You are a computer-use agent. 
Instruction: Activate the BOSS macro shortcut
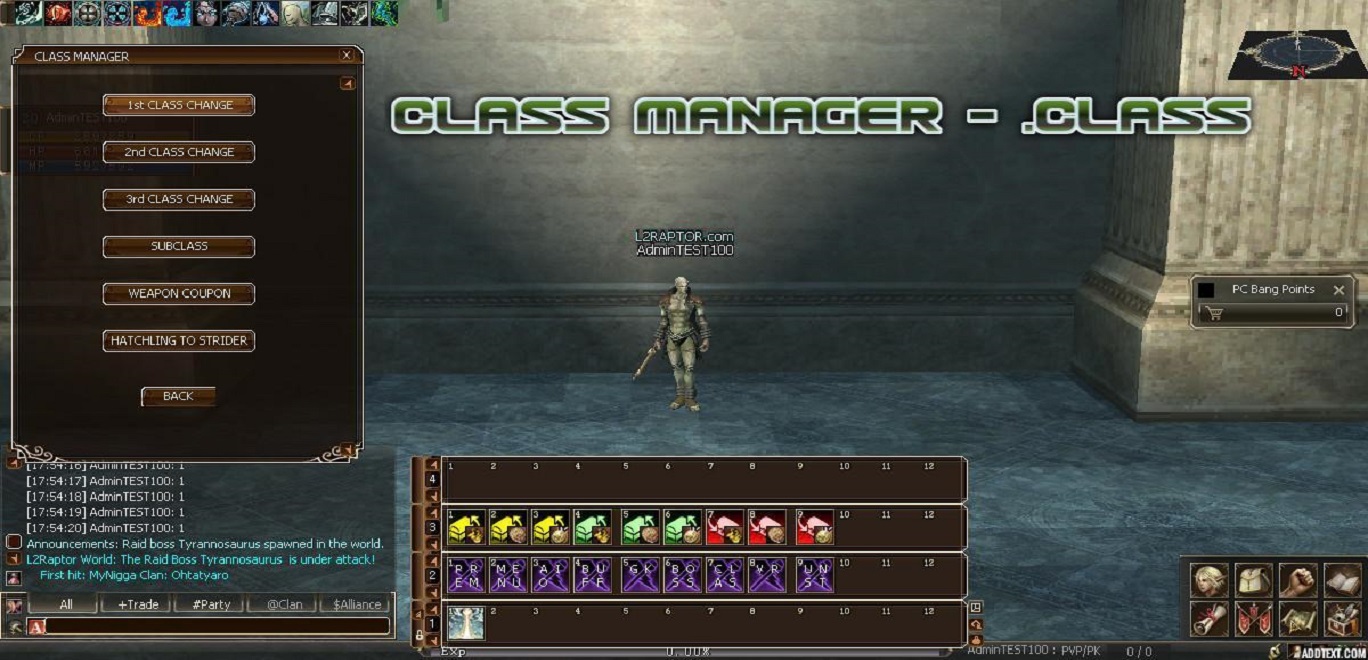681,576
